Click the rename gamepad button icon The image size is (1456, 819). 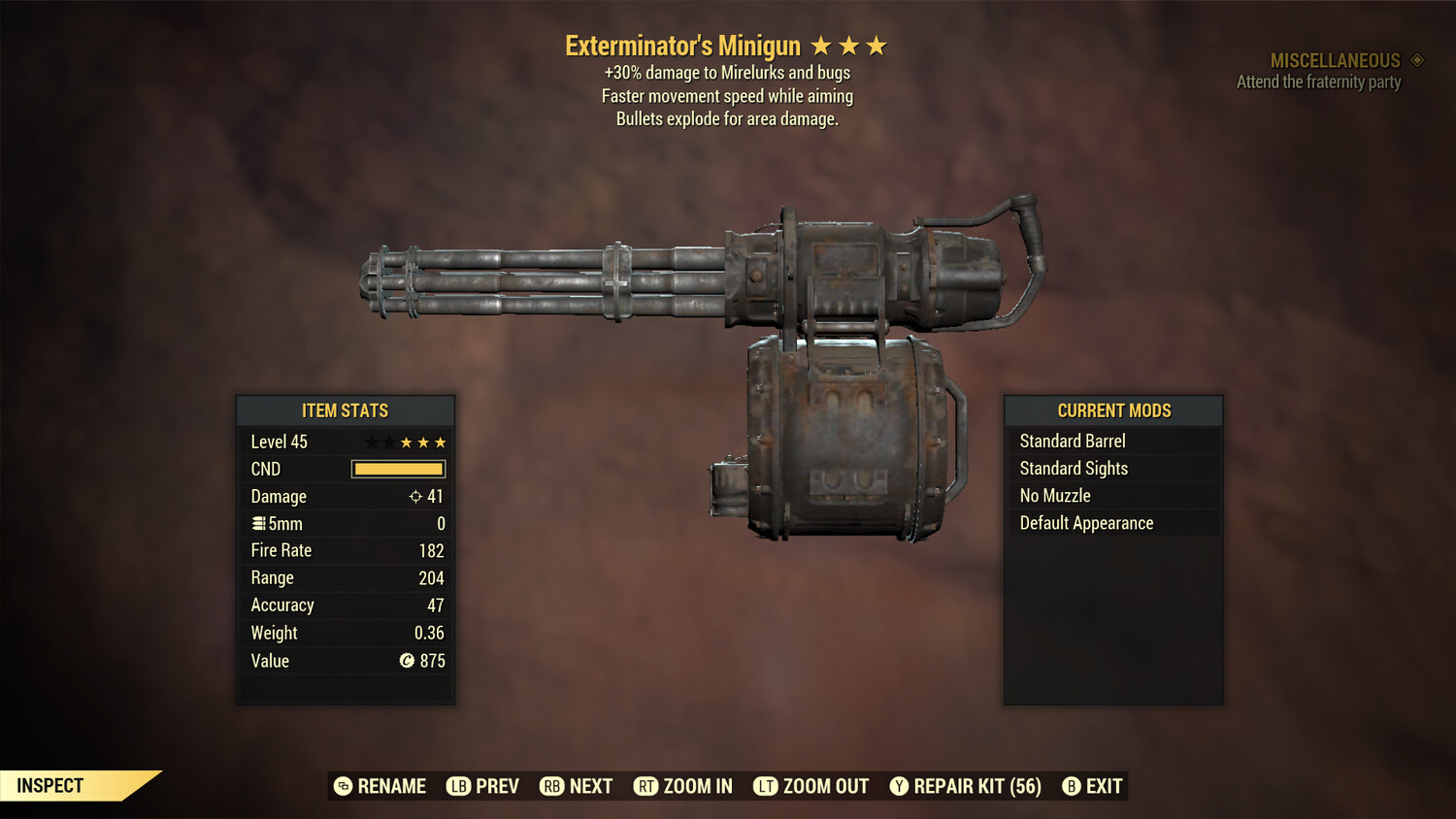click(342, 786)
